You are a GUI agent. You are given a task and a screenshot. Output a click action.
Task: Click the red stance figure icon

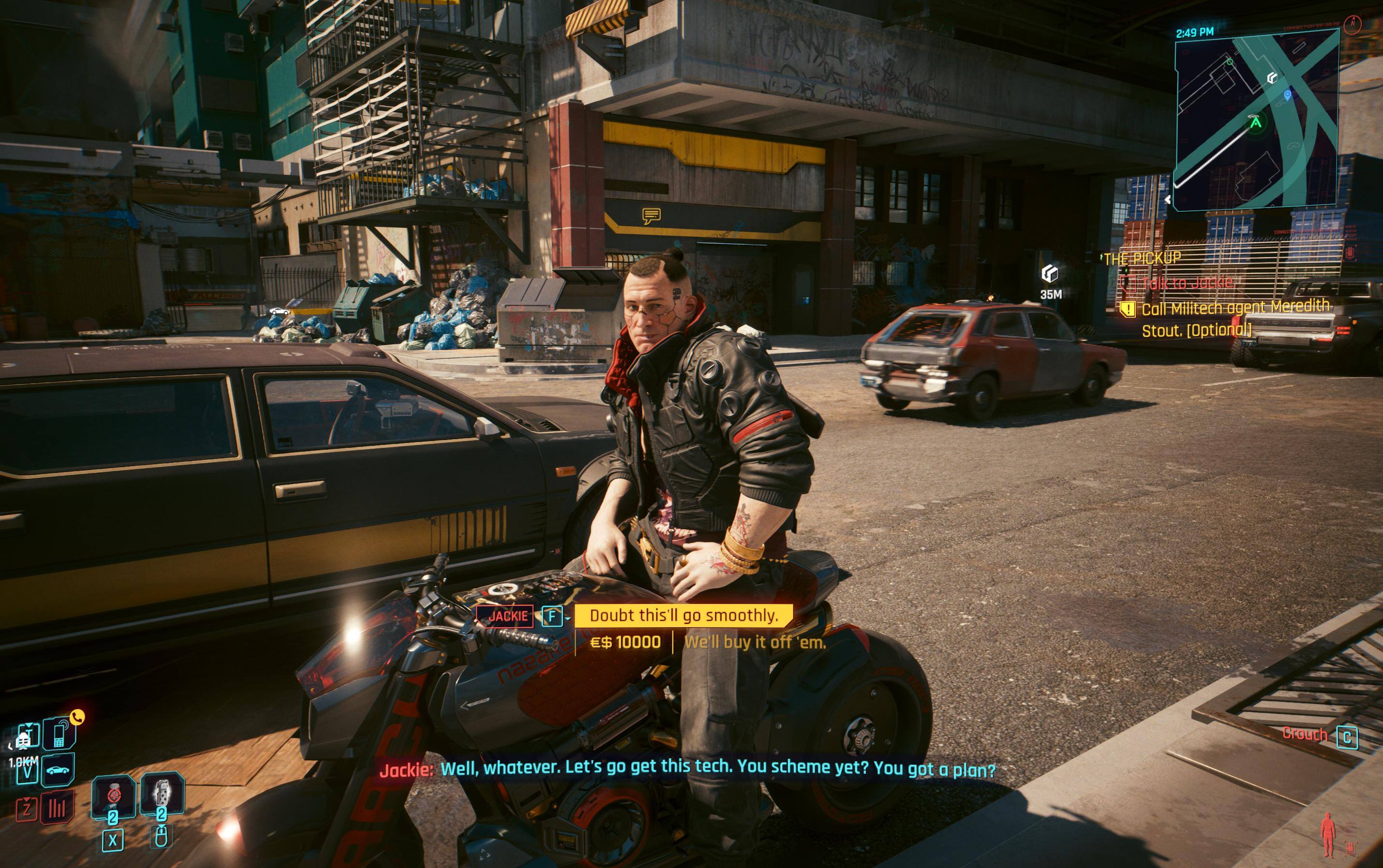pyautogui.click(x=1327, y=835)
